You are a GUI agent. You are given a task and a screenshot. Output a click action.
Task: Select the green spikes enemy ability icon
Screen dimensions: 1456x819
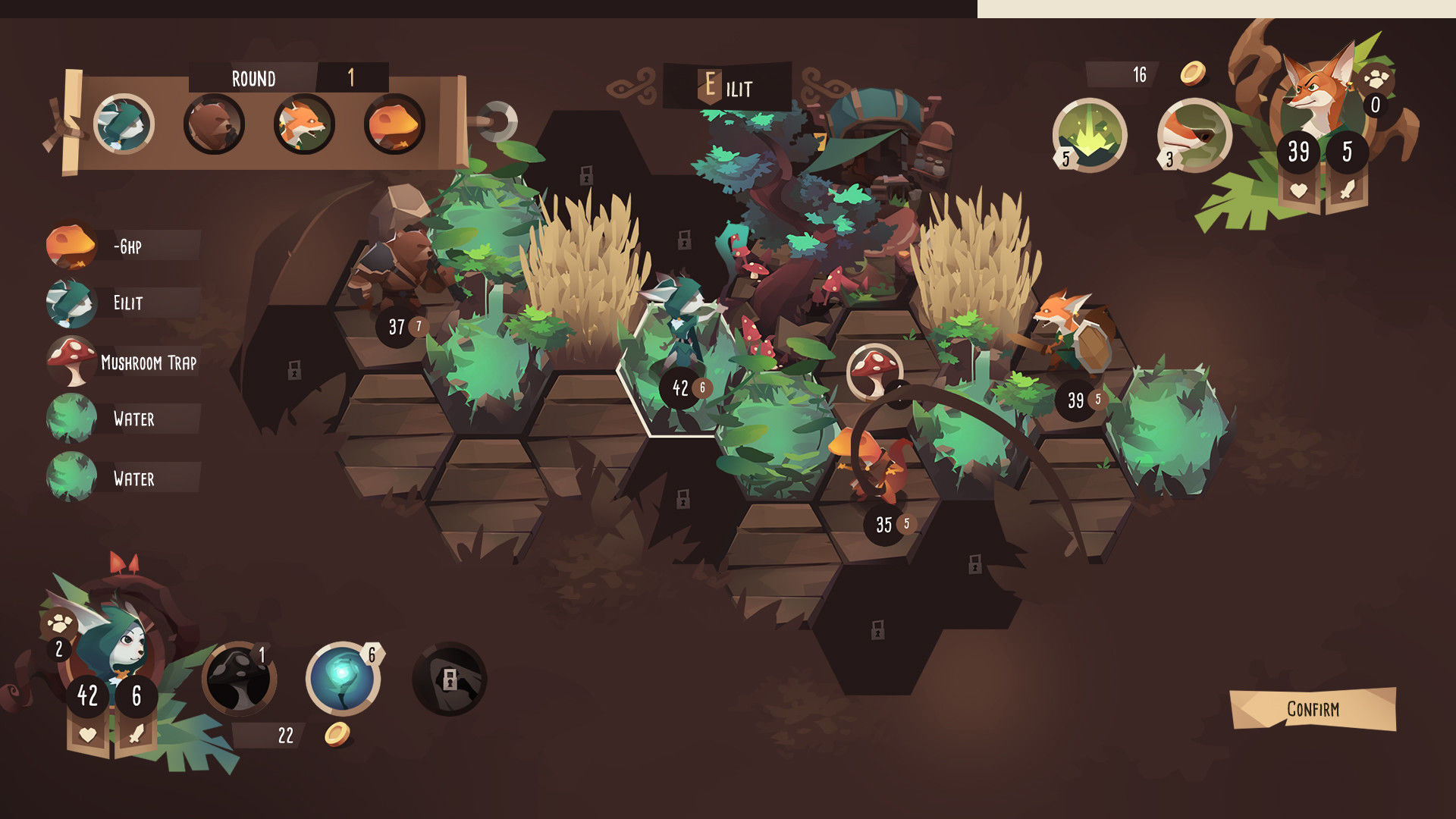1089,135
